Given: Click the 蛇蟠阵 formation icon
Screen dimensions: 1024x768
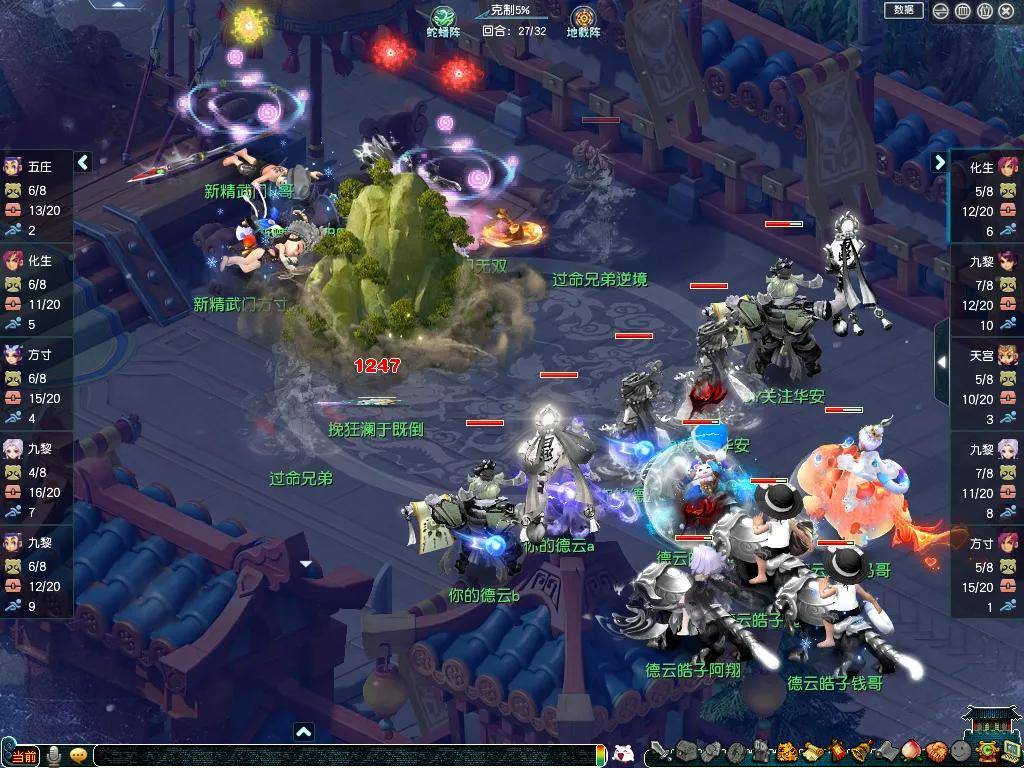Looking at the screenshot, I should coord(443,20).
